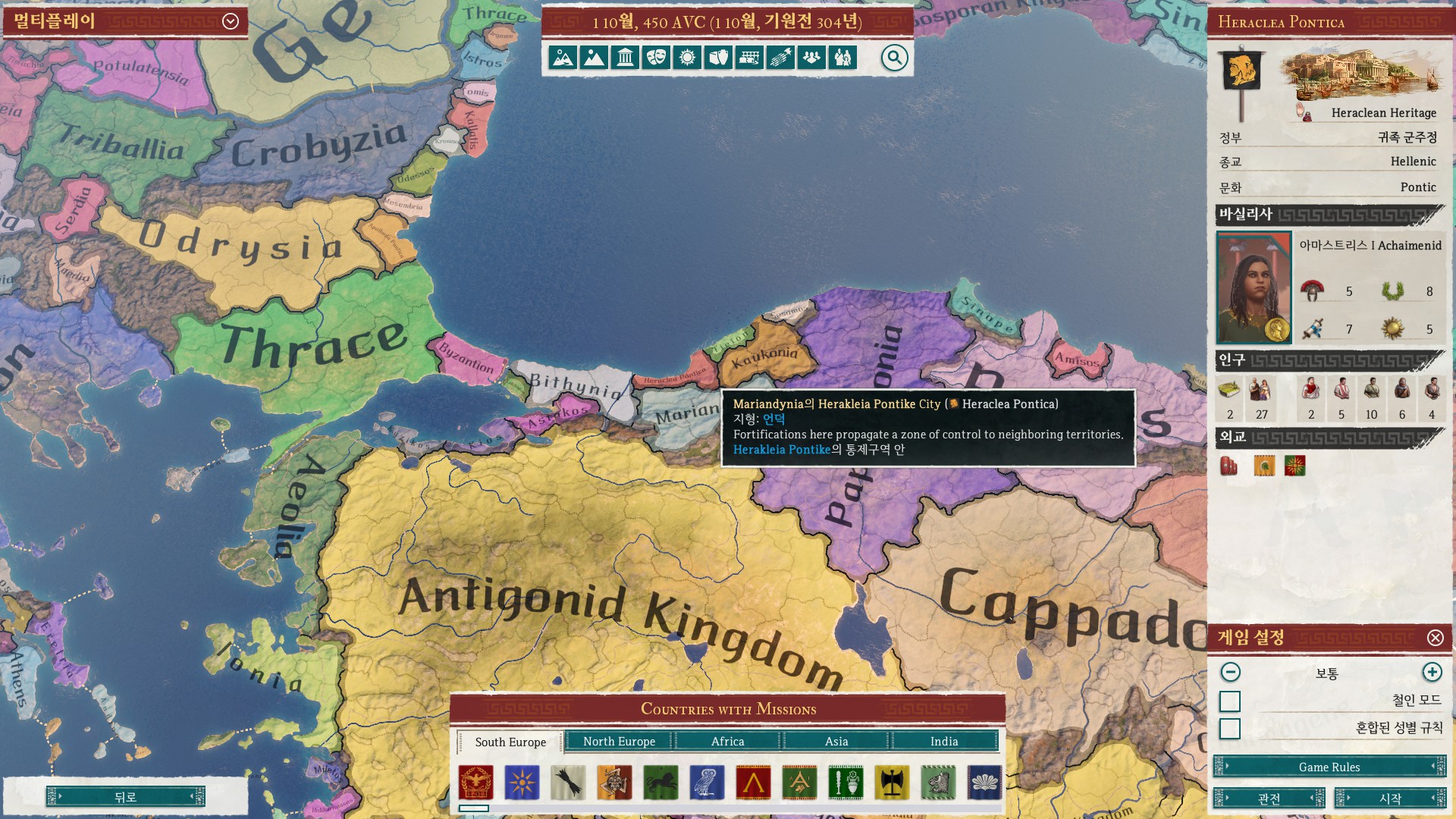
Task: Open the 멀티플레이 dropdown arrow
Action: click(231, 21)
